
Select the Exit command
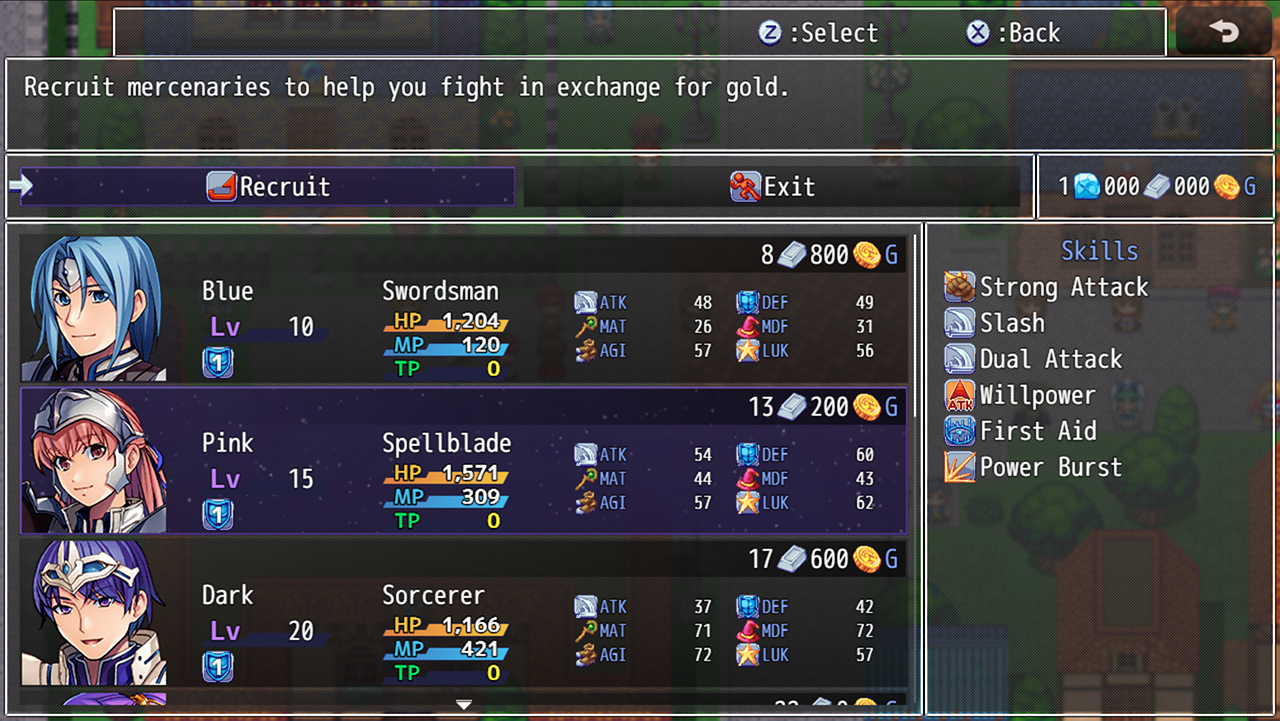(772, 187)
